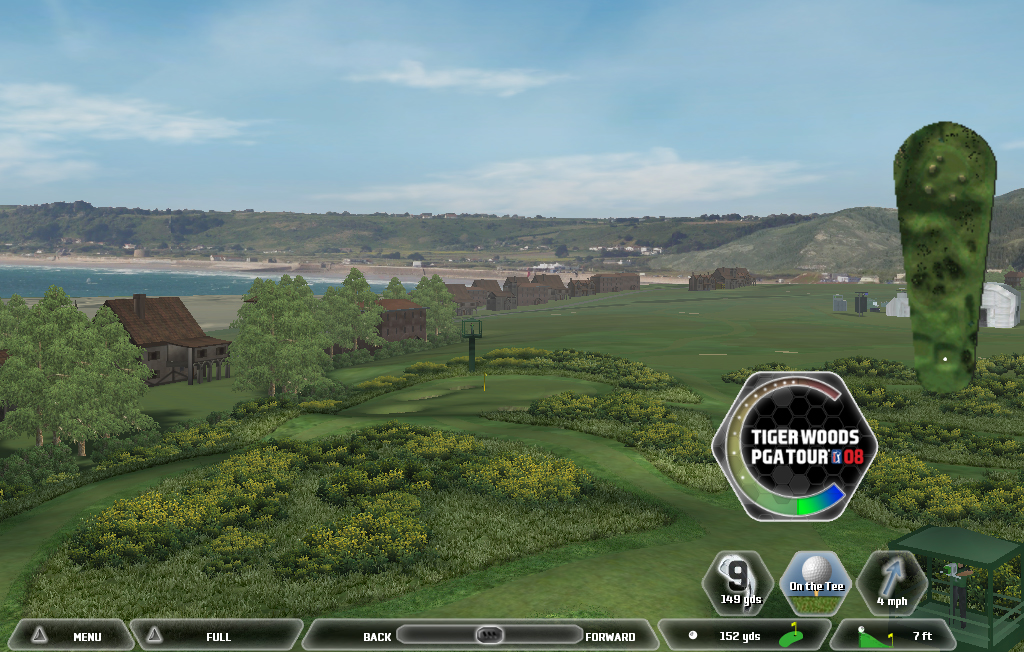Click the ball position slider handle
Image resolution: width=1024 pixels, height=652 pixels.
pyautogui.click(x=489, y=635)
